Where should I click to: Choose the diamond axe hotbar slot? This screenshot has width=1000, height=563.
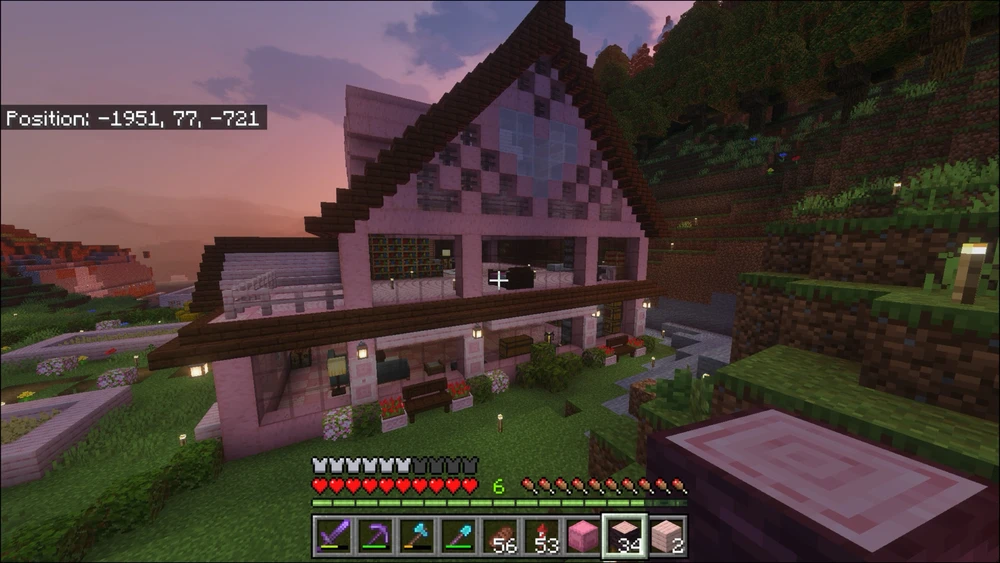click(416, 536)
